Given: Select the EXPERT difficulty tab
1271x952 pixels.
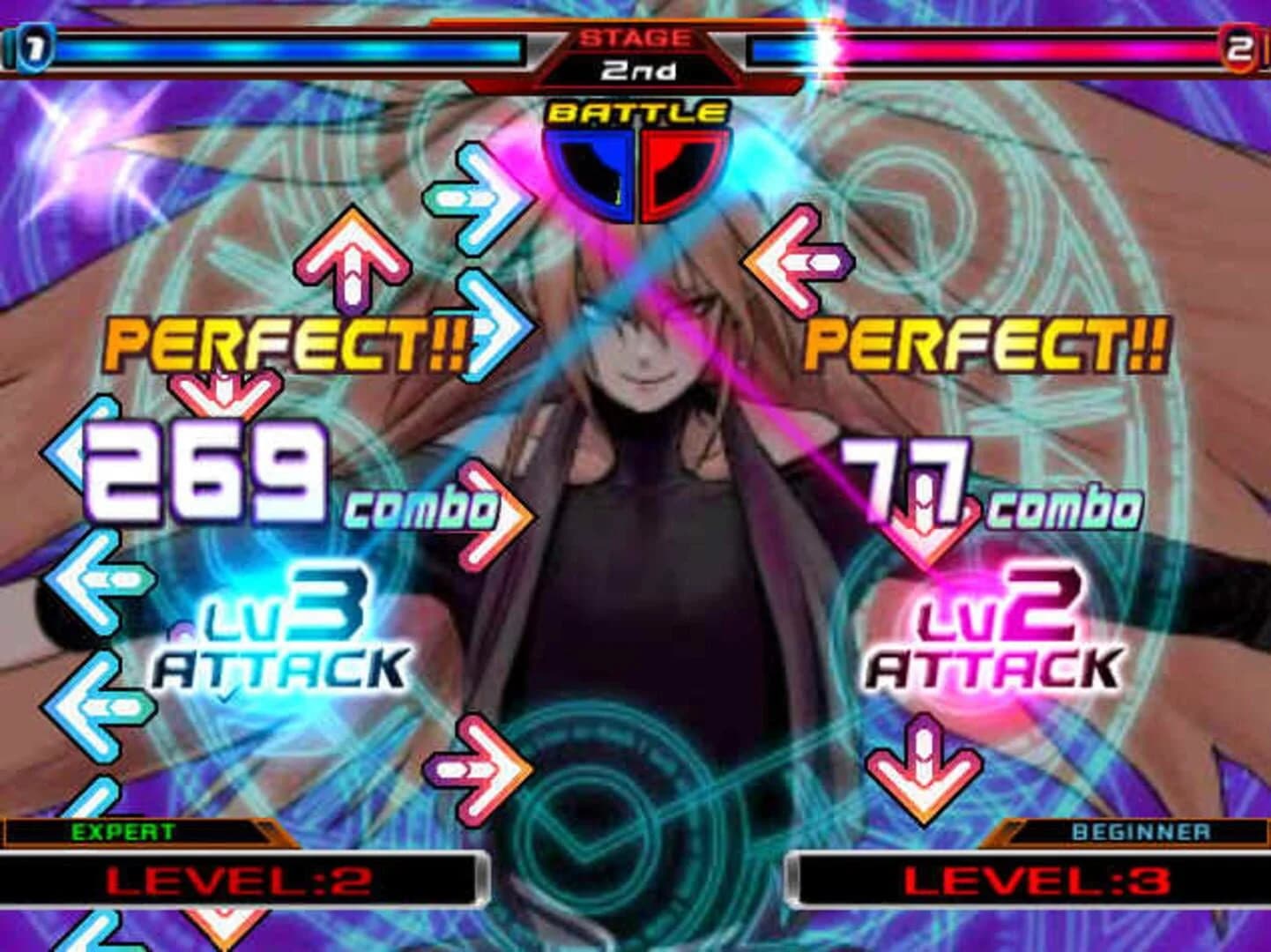Looking at the screenshot, I should (x=123, y=829).
